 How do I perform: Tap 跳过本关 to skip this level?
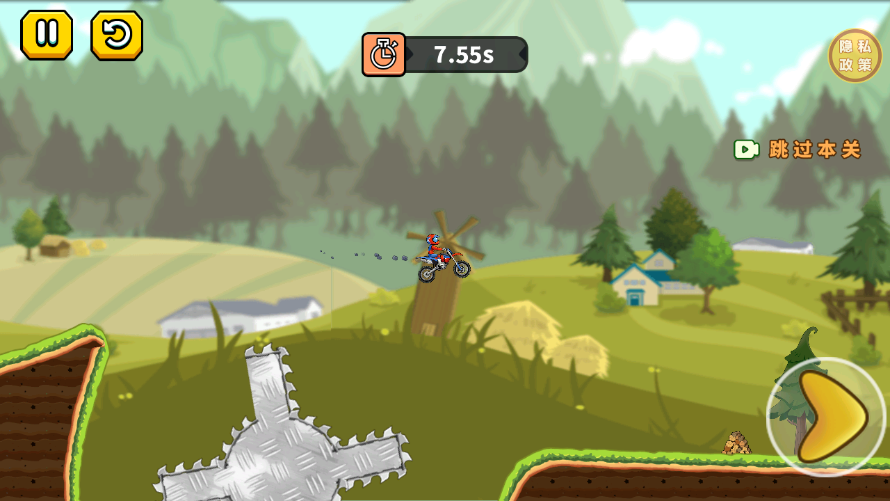(799, 150)
